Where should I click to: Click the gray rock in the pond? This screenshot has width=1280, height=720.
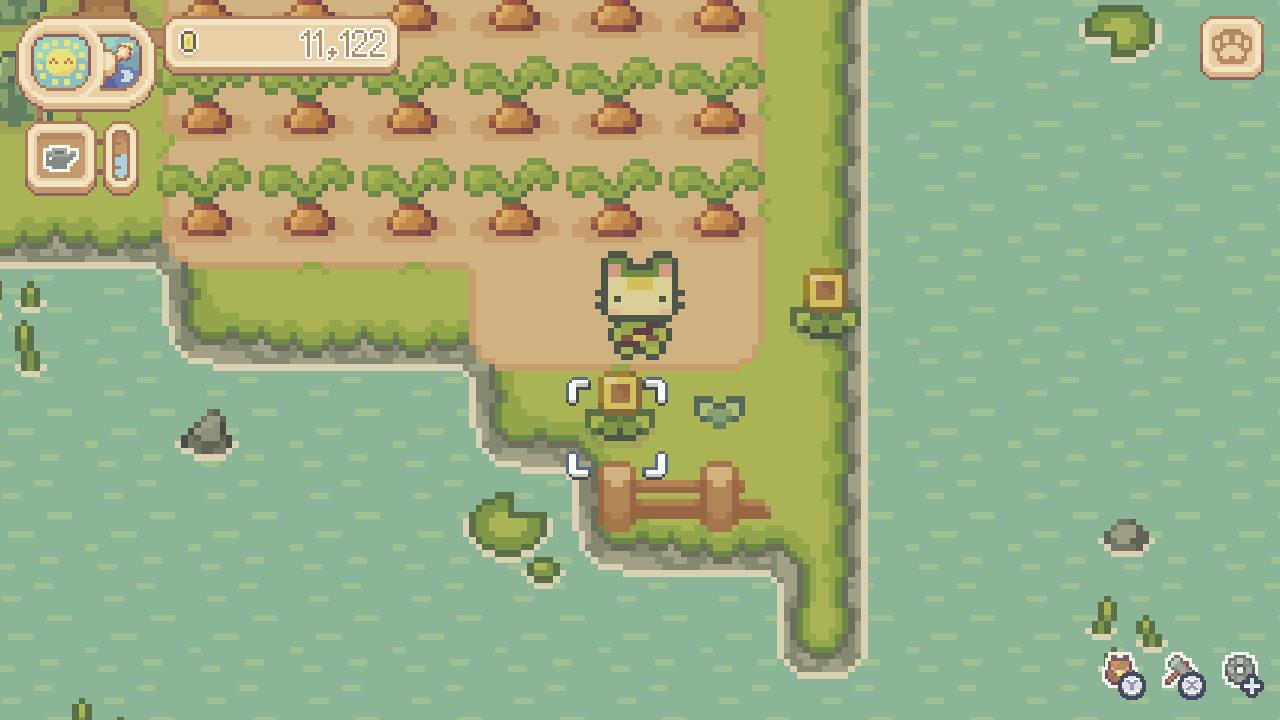(x=209, y=431)
